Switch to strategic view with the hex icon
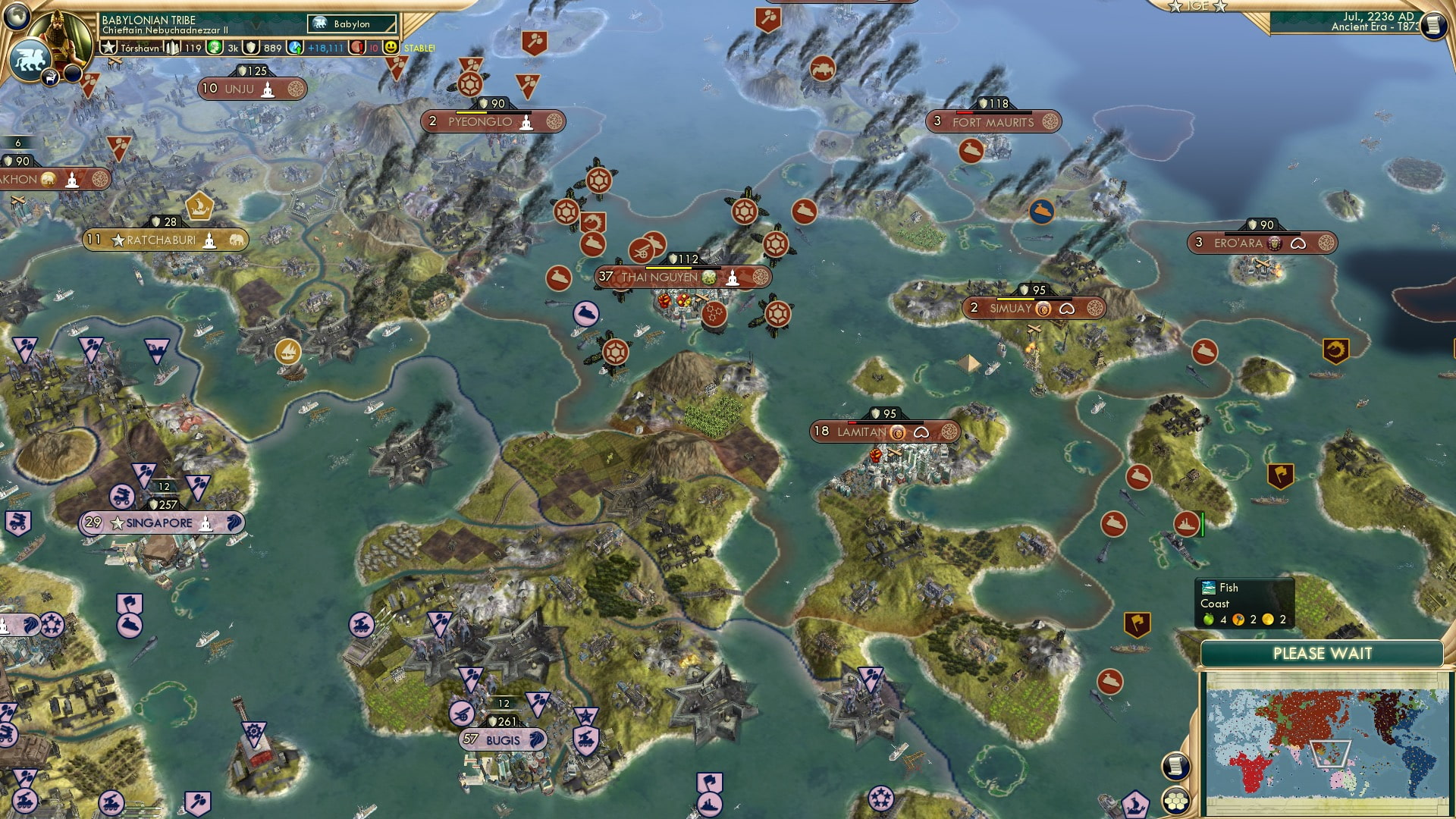The height and width of the screenshot is (819, 1456). tap(1176, 802)
